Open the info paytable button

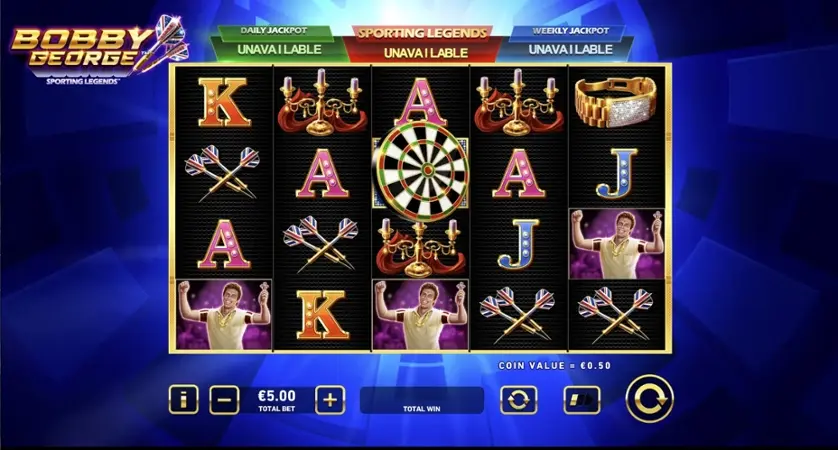183,400
